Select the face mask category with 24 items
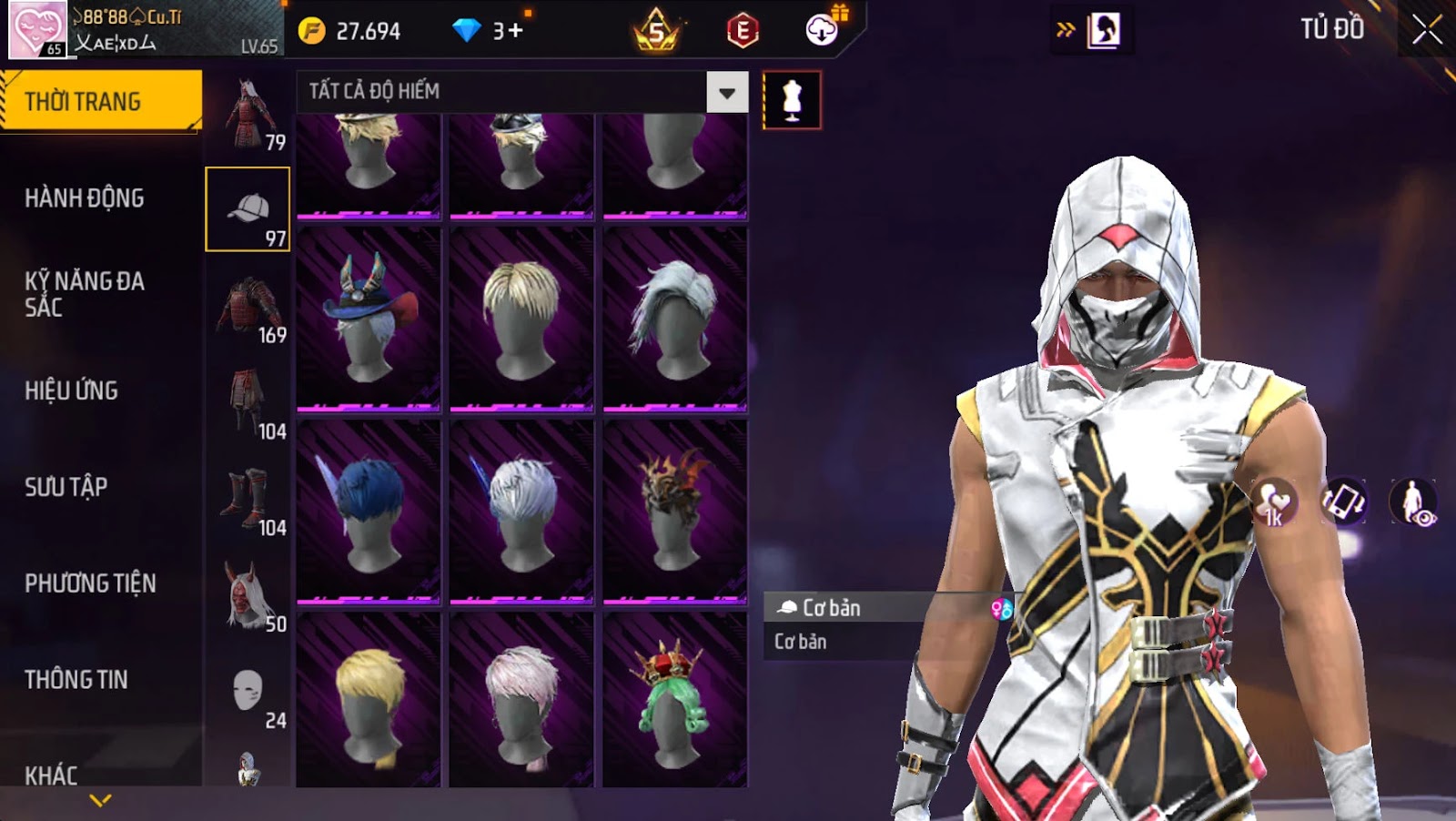The width and height of the screenshot is (1456, 821). coord(248,692)
